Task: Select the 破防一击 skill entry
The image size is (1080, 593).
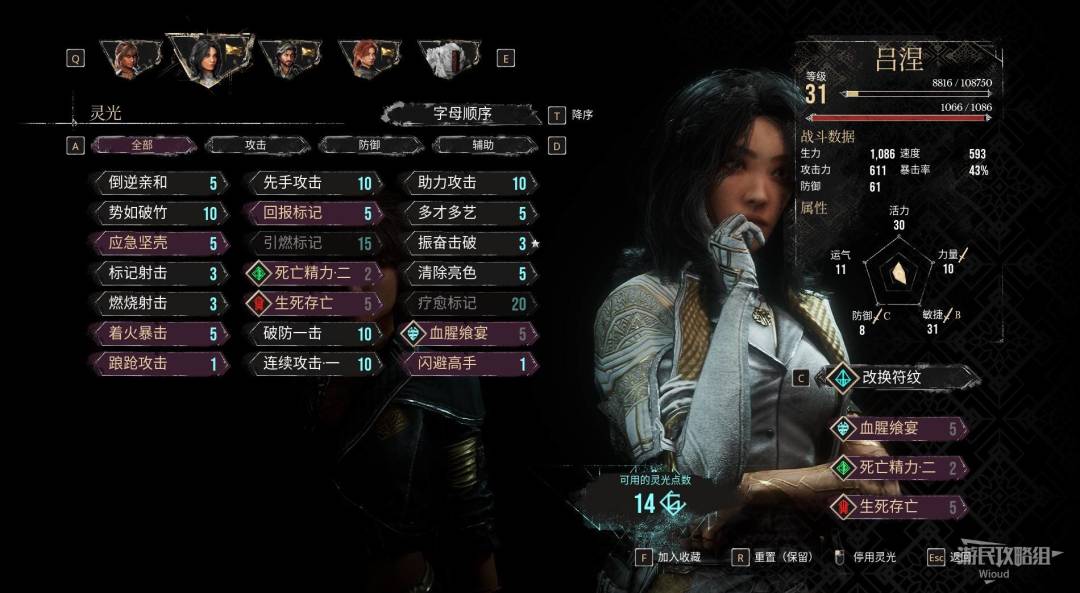Action: point(310,334)
